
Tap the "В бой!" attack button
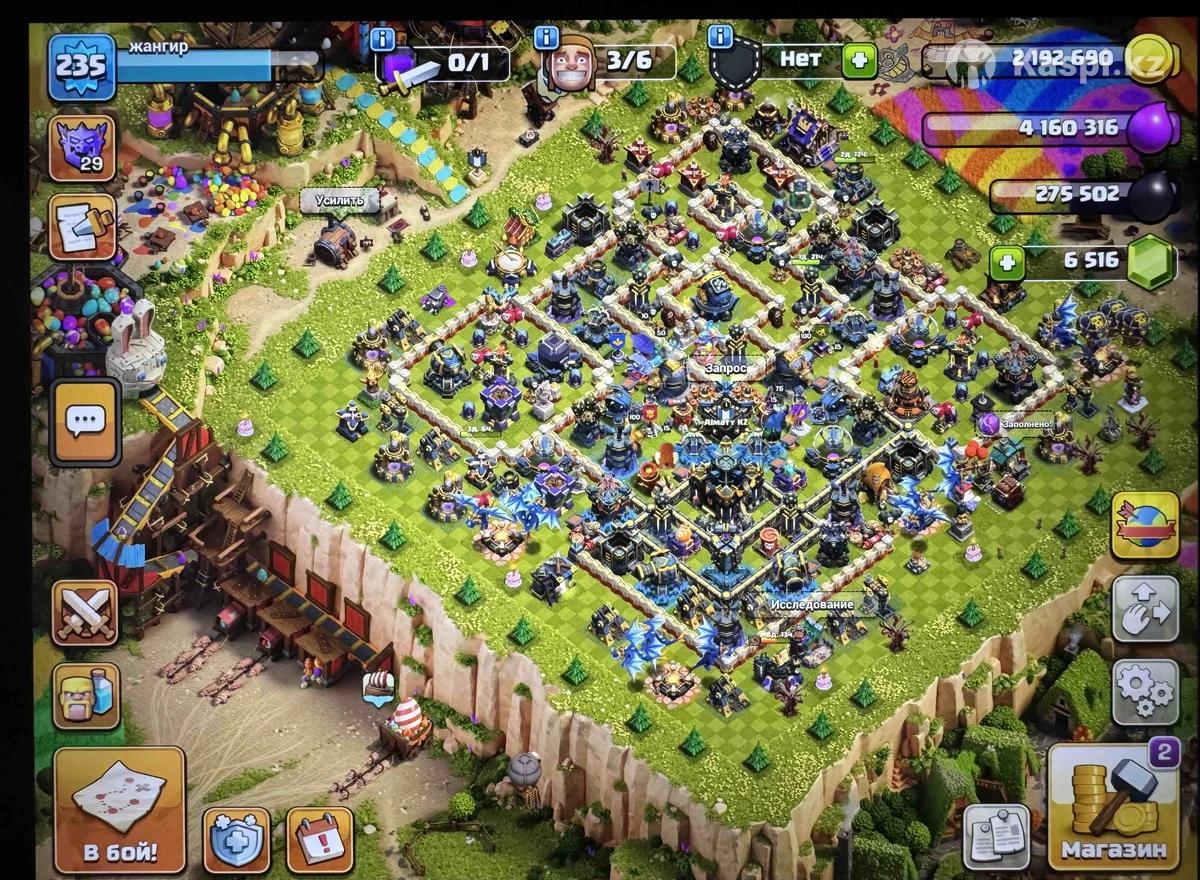pyautogui.click(x=119, y=810)
